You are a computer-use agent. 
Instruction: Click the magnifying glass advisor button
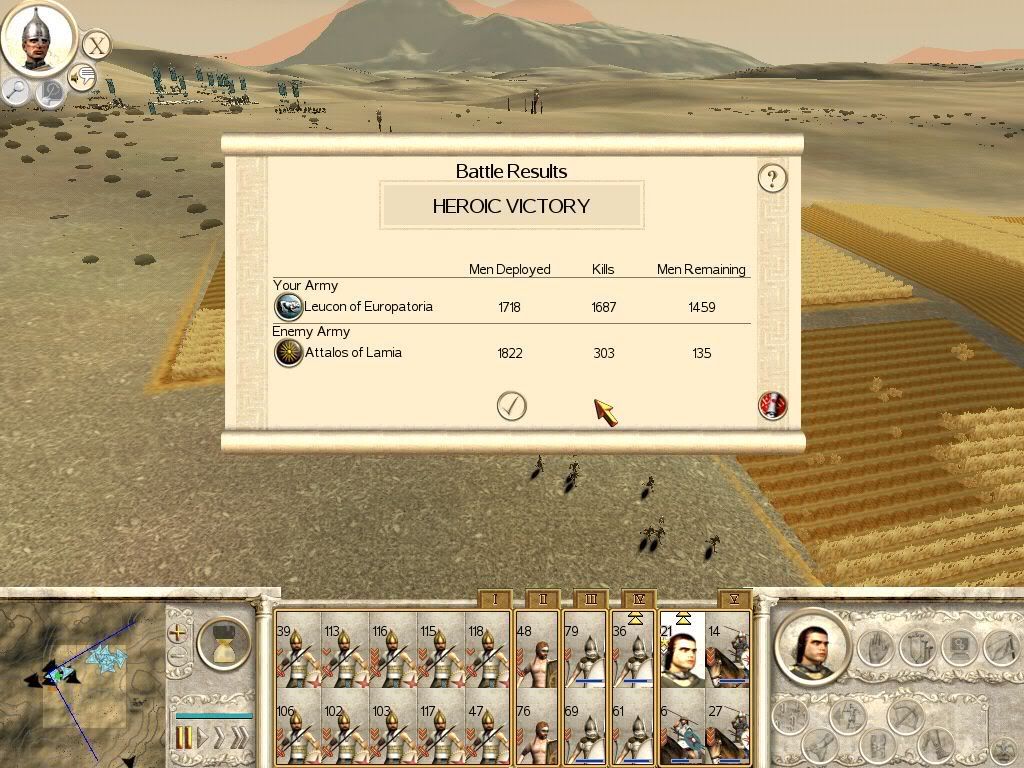17,91
